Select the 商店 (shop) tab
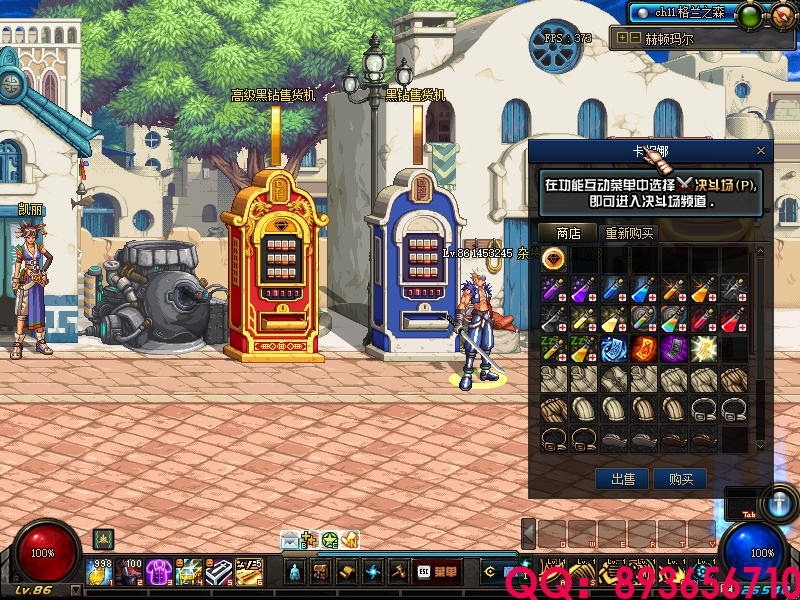 (x=568, y=233)
